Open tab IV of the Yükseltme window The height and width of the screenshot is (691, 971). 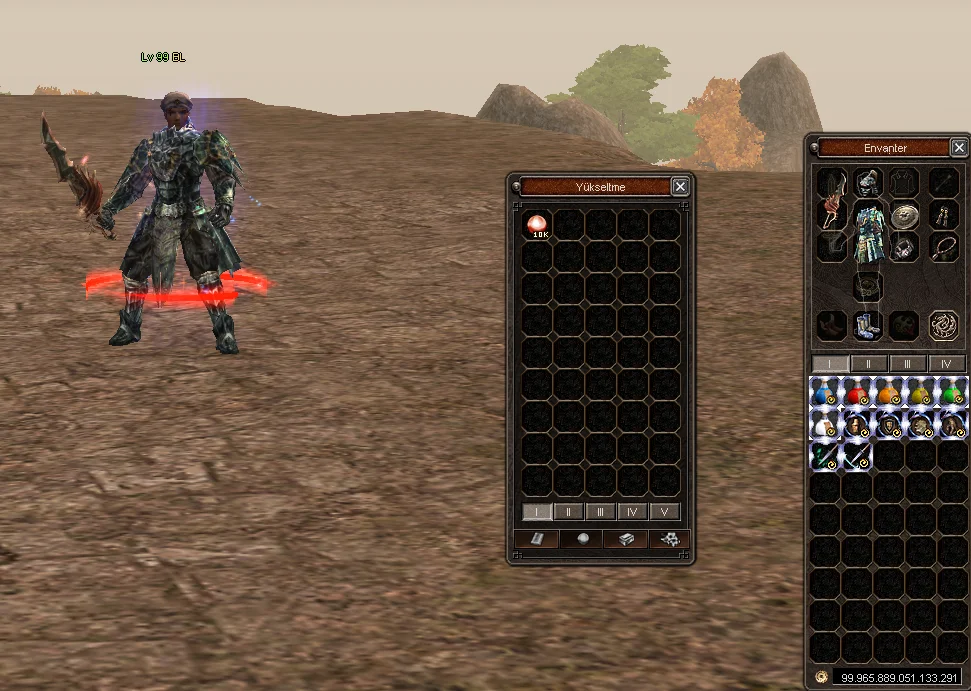pyautogui.click(x=632, y=512)
